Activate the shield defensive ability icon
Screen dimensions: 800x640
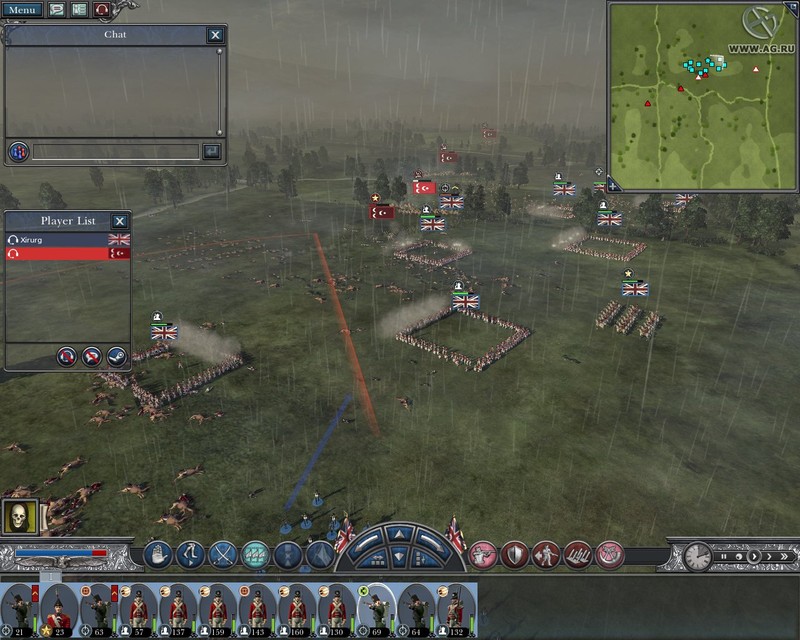(x=515, y=554)
